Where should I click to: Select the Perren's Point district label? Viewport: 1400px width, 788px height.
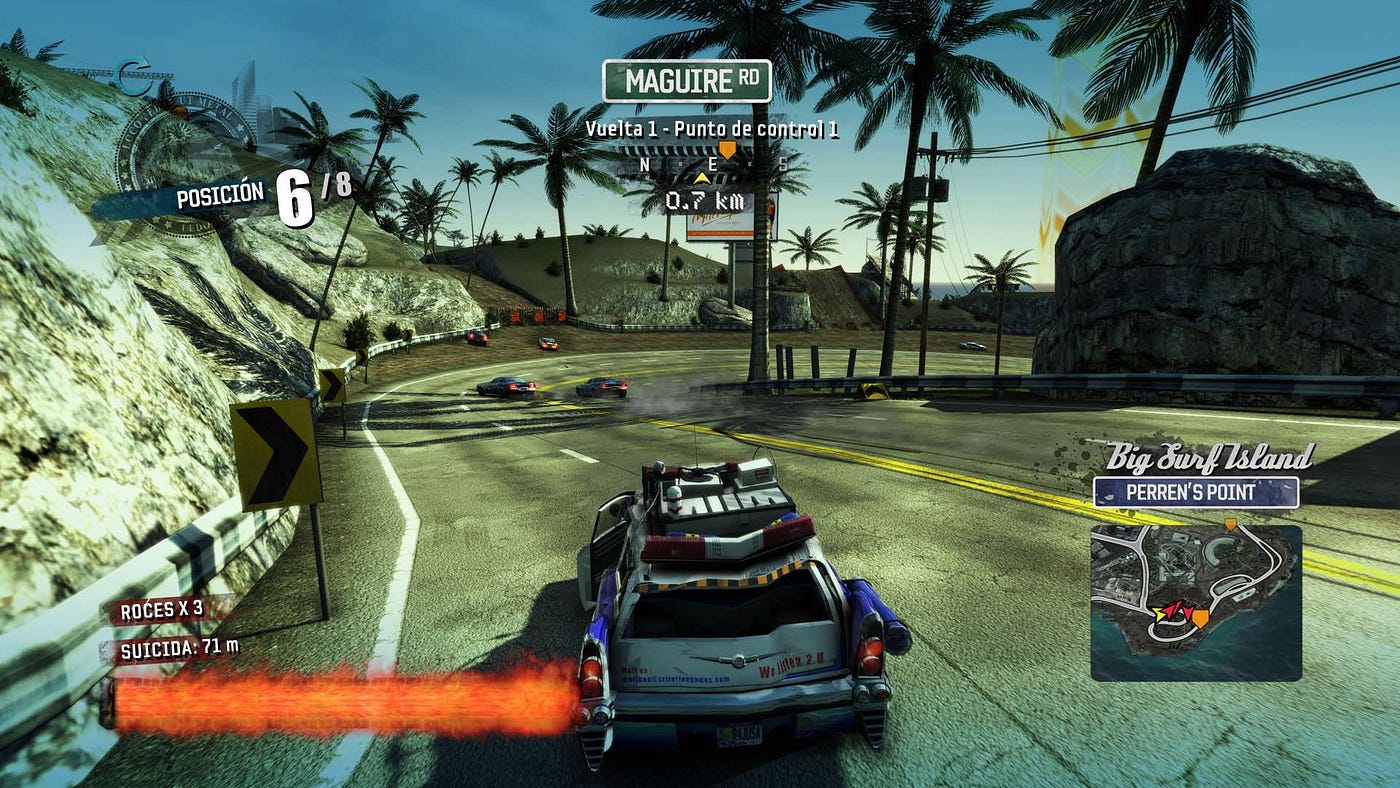click(x=1196, y=492)
